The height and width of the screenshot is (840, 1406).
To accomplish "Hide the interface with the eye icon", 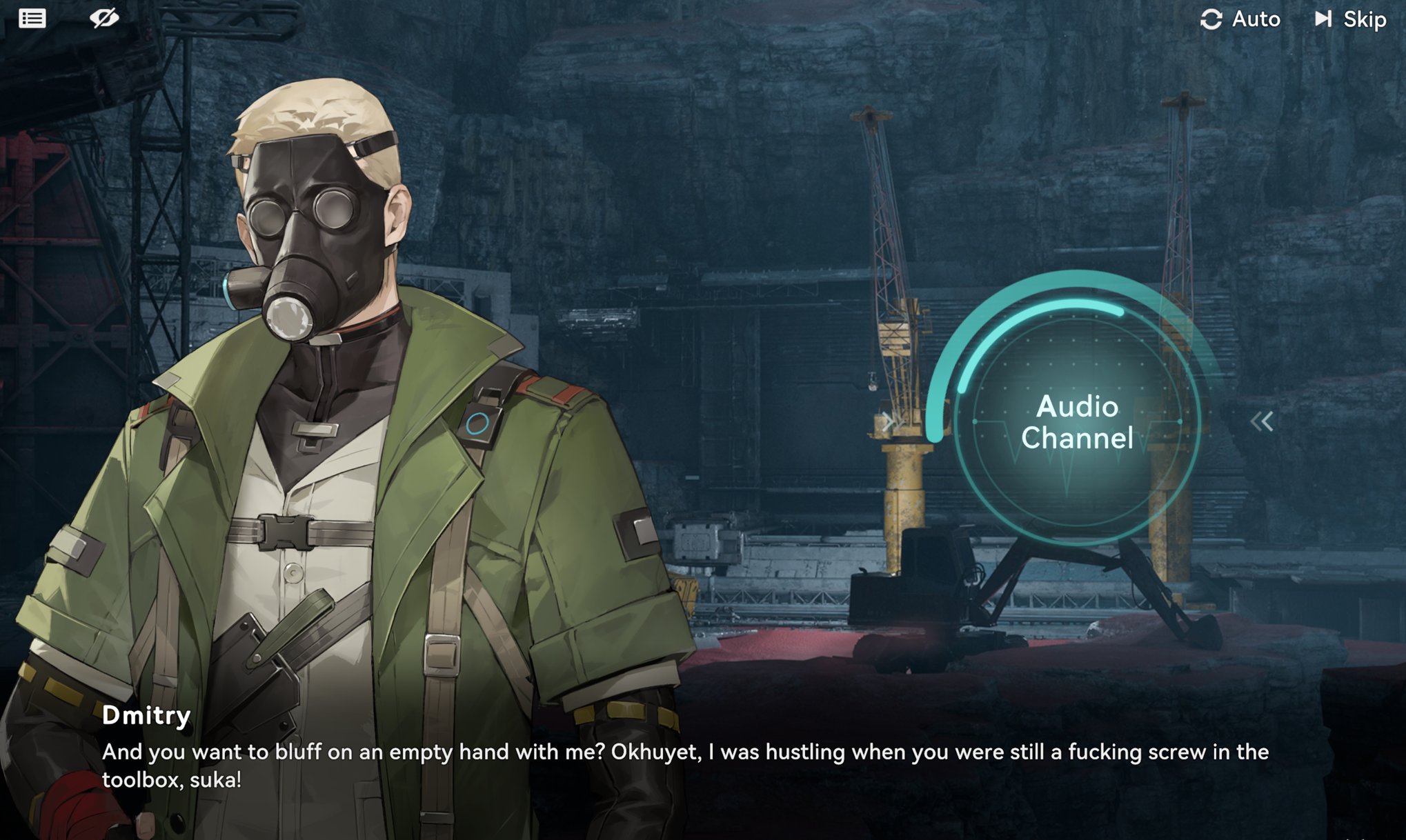I will (104, 19).
